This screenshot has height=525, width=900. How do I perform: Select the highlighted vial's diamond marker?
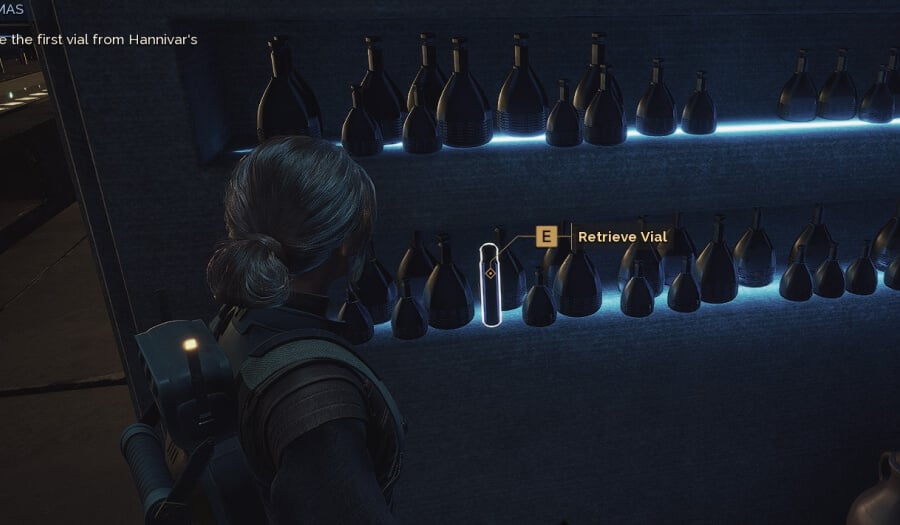tap(490, 273)
